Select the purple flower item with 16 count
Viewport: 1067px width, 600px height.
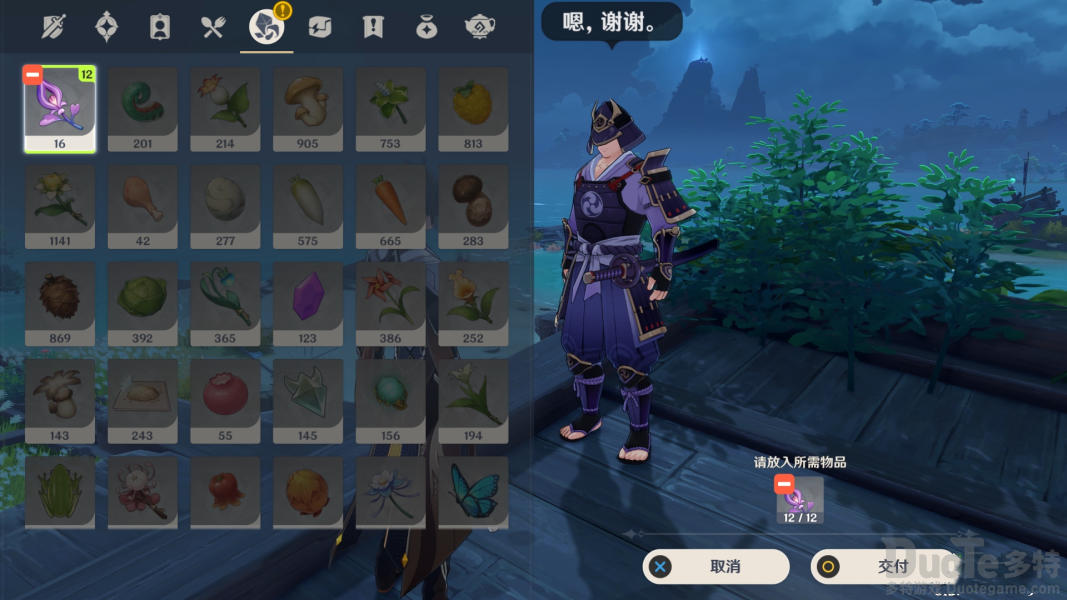(x=59, y=109)
